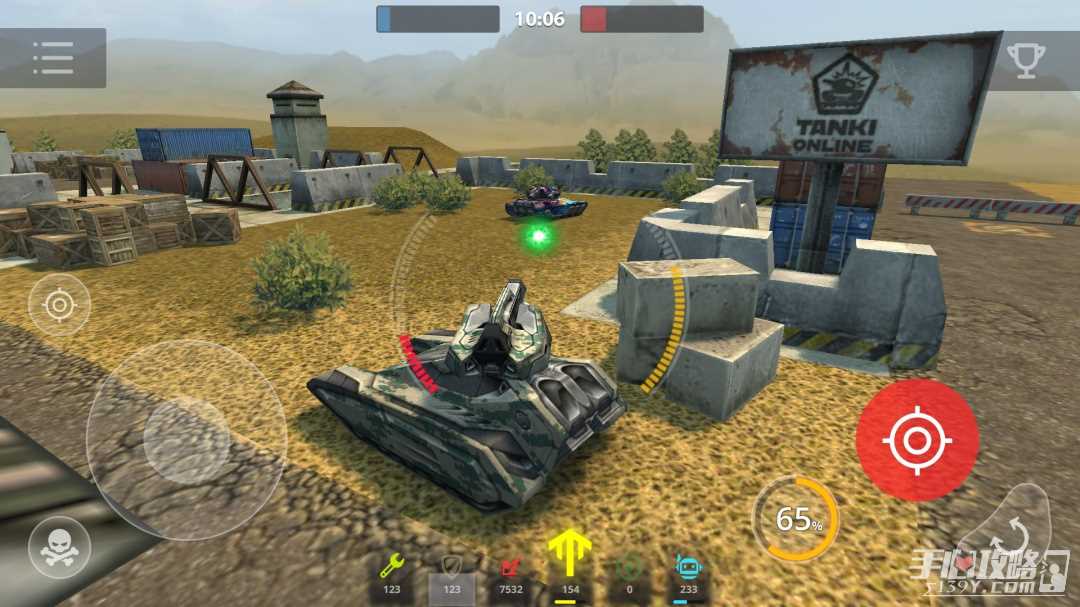Screen dimensions: 1080x607
Task: Tap the red crosshair fire button
Action: click(x=916, y=440)
